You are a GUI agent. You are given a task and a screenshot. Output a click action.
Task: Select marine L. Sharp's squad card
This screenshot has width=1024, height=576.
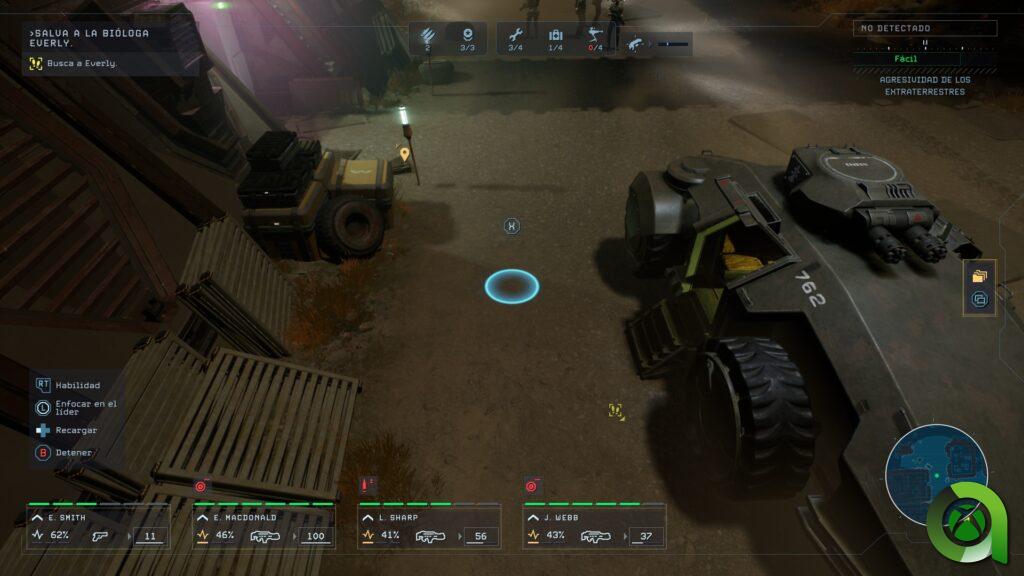429,527
